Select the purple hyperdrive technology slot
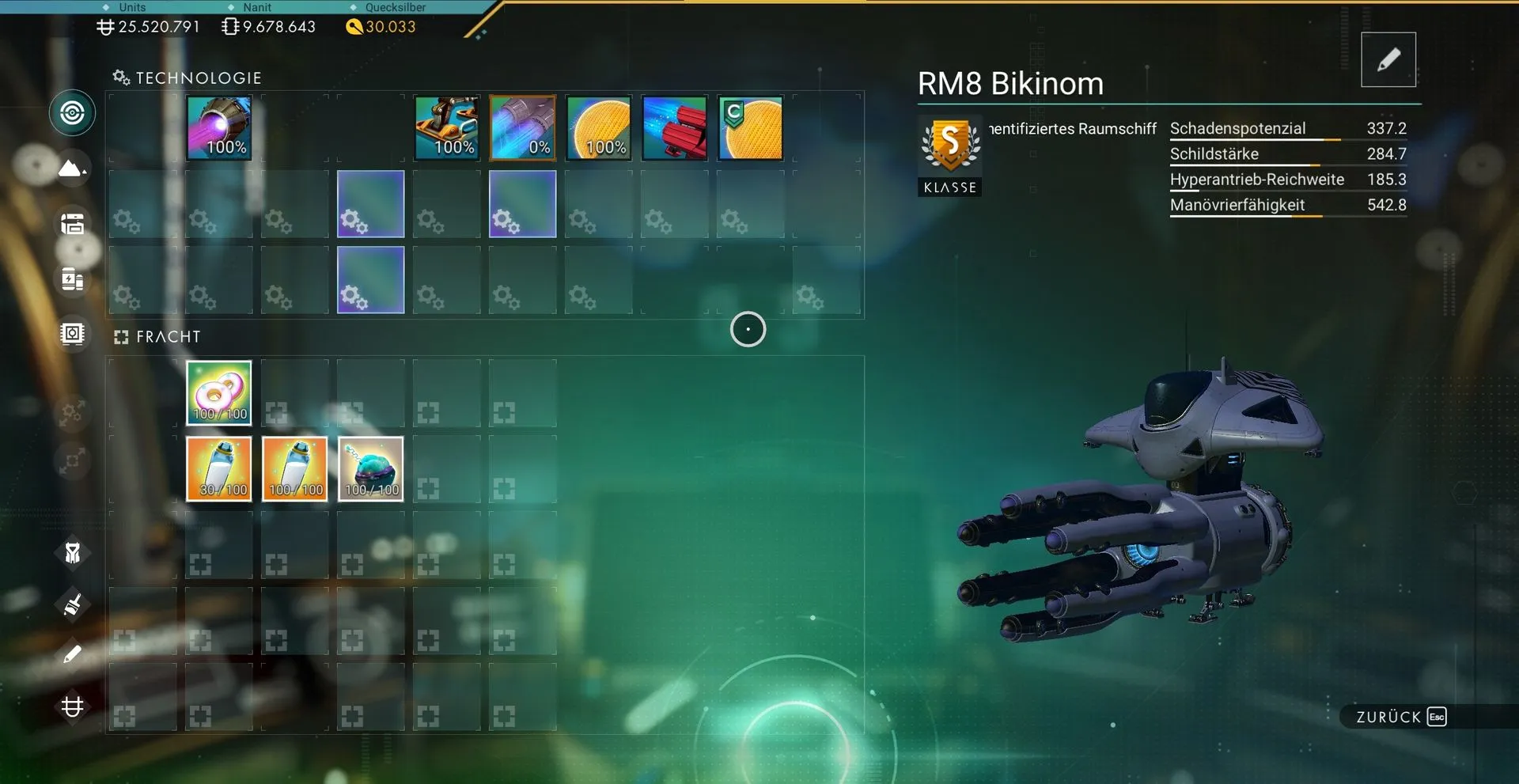The width and height of the screenshot is (1519, 784). (219, 128)
